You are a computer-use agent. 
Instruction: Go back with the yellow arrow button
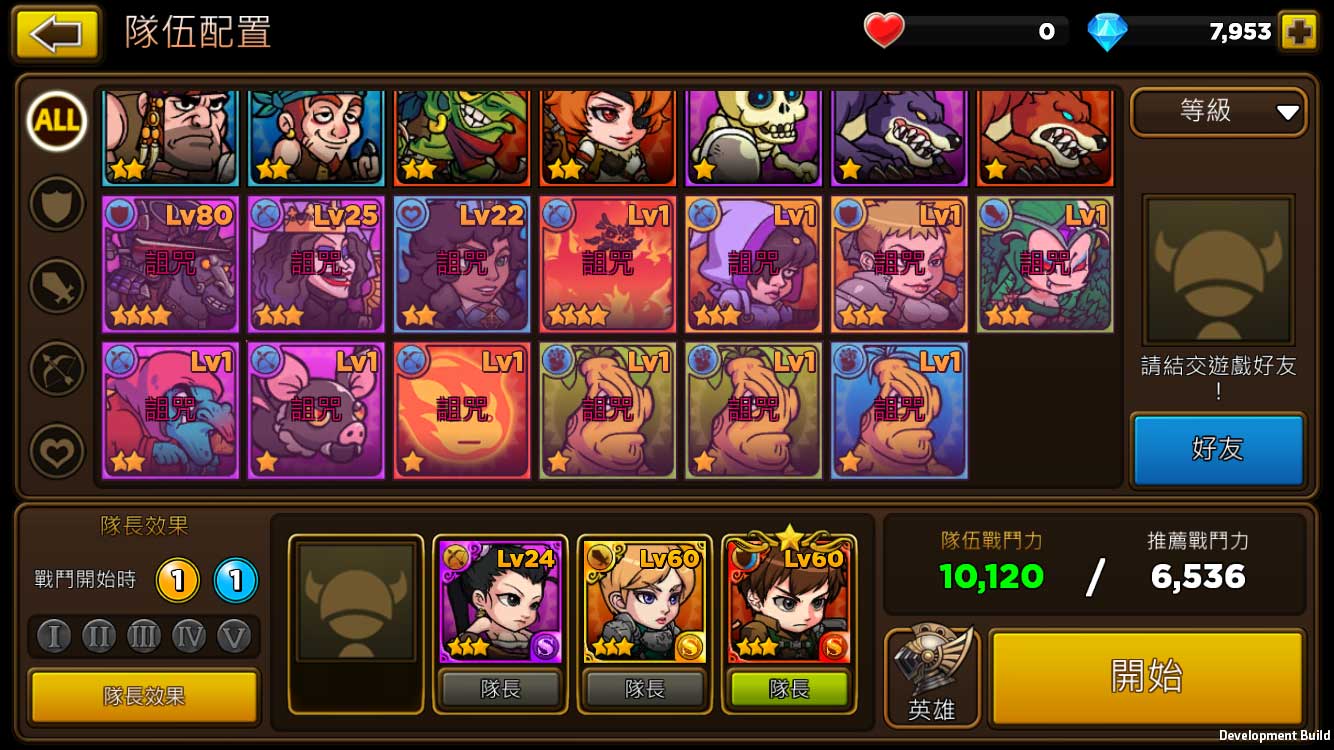tap(56, 34)
